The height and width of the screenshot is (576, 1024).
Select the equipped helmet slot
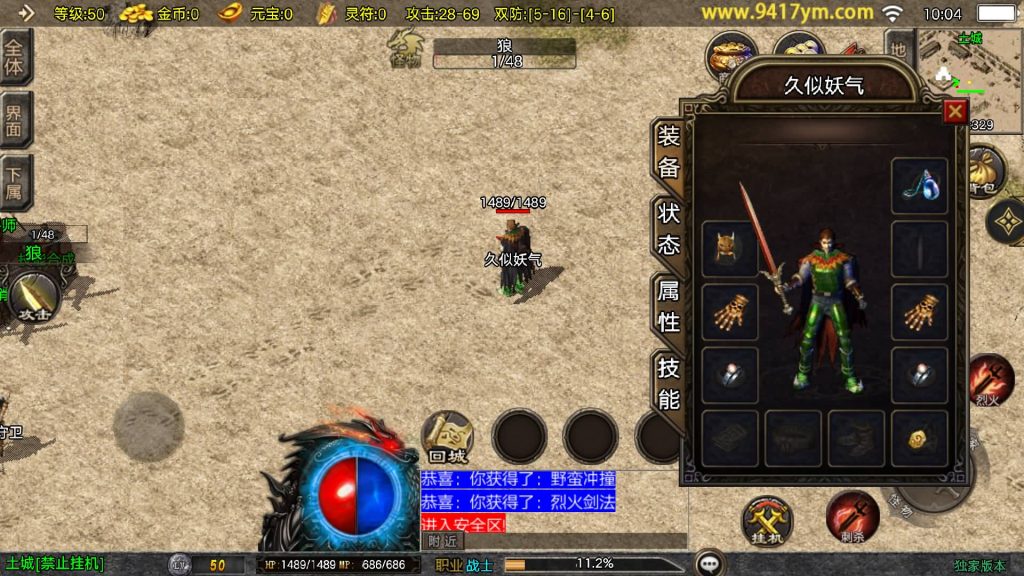729,248
